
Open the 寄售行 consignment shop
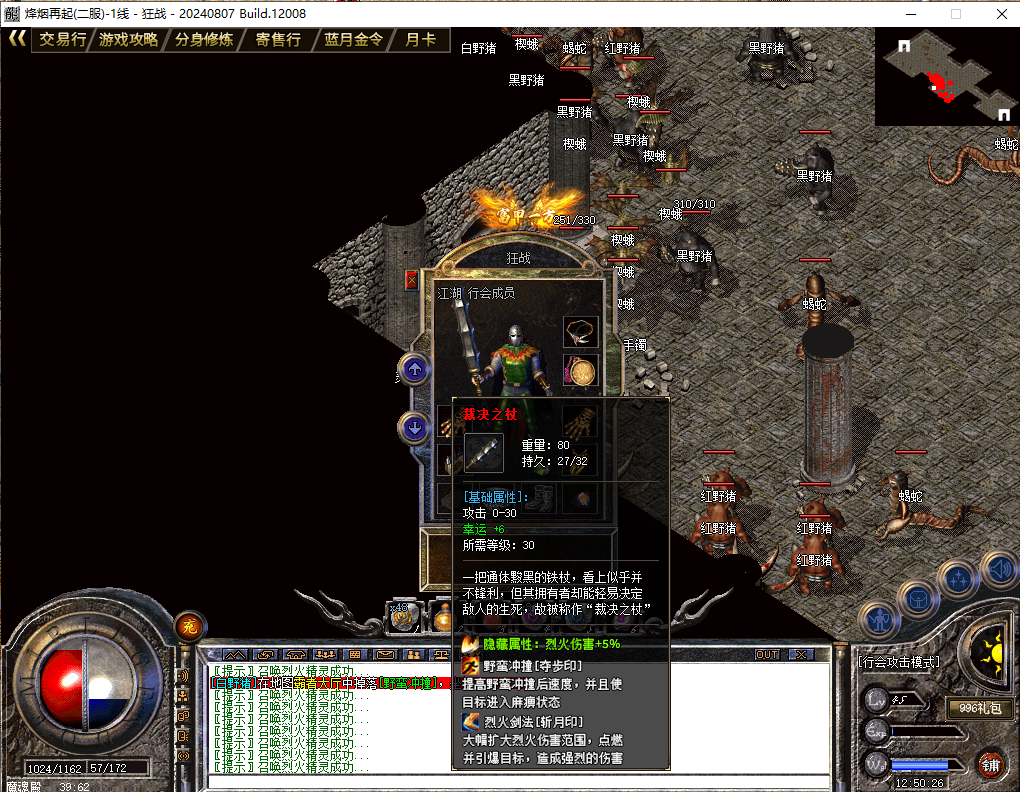[x=278, y=40]
